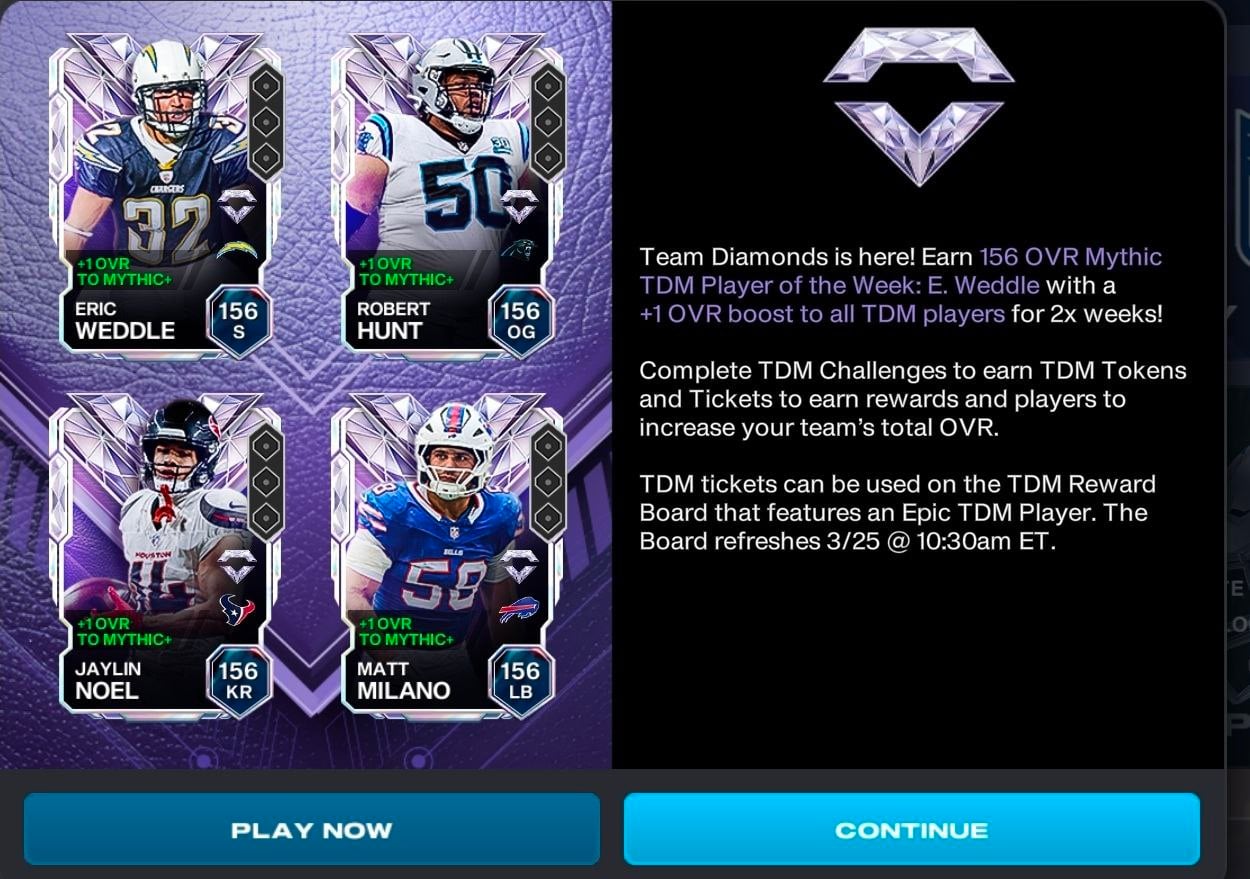Choose the Robert Hunt player card
The image size is (1250, 879).
[x=449, y=195]
